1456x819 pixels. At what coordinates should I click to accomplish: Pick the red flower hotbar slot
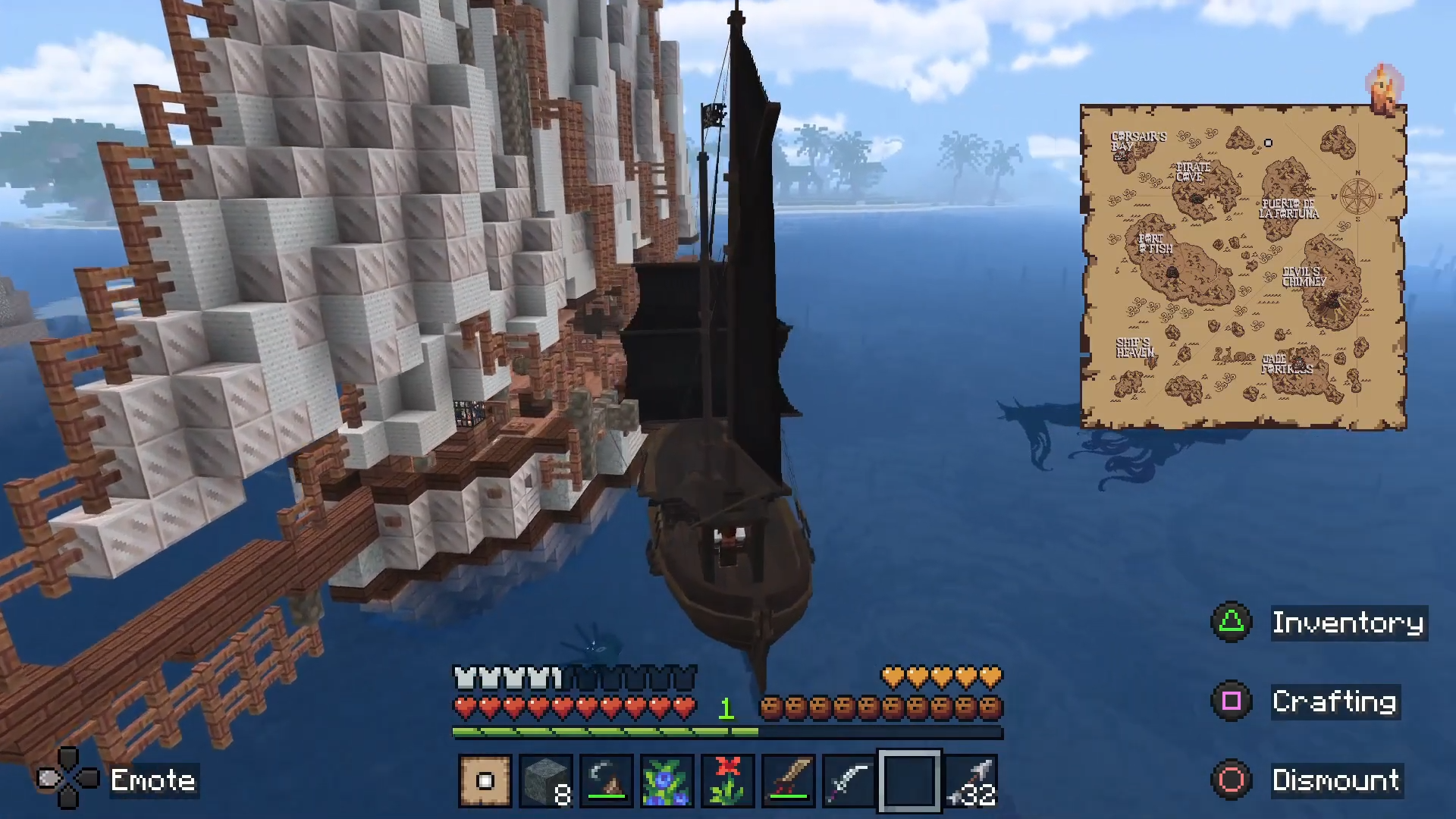click(x=728, y=780)
